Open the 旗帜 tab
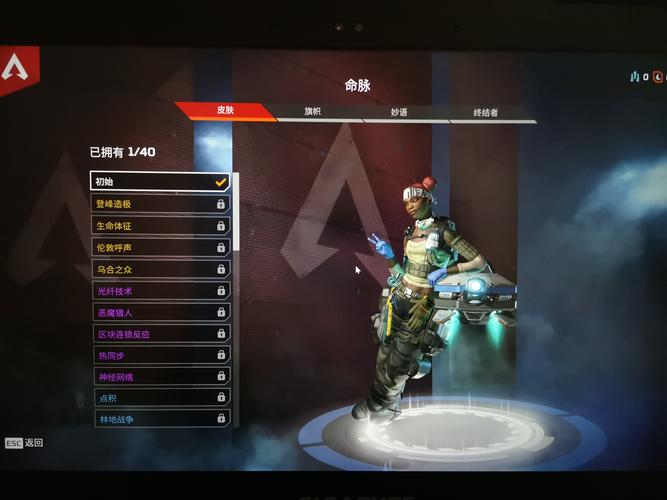Viewport: 667px width, 500px height. [x=313, y=111]
